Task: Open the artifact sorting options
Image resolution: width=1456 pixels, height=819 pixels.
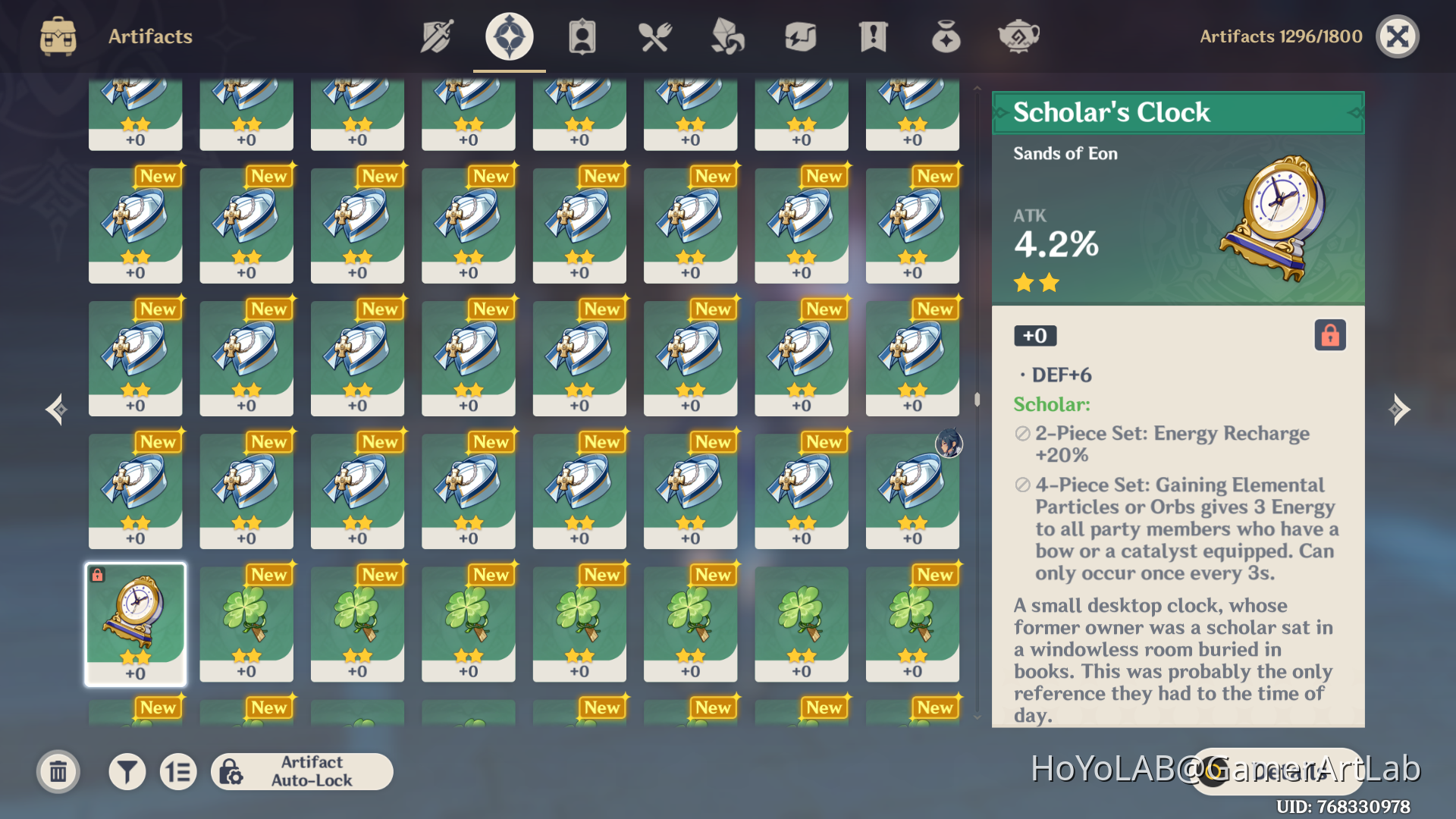Action: click(x=178, y=771)
